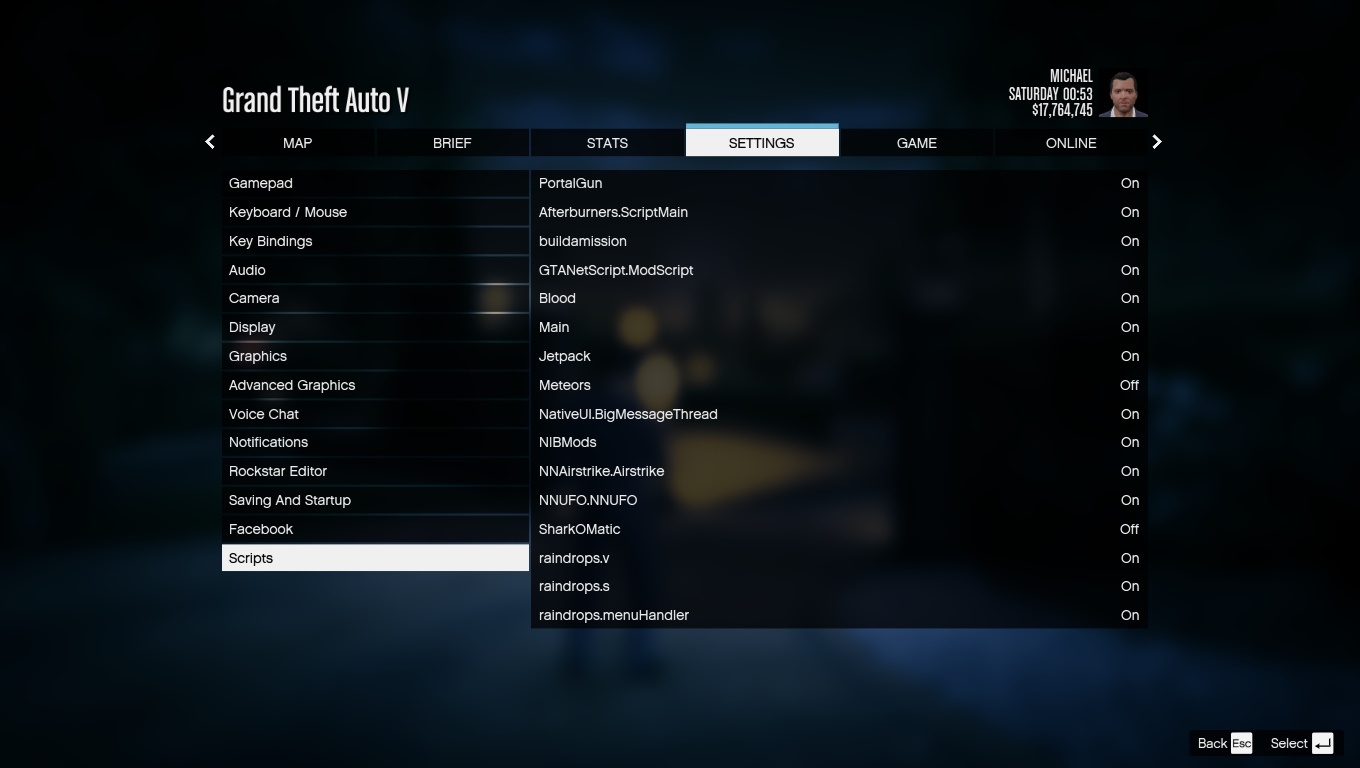Toggle the NNAirstrike.Airstrike script

[x=838, y=471]
